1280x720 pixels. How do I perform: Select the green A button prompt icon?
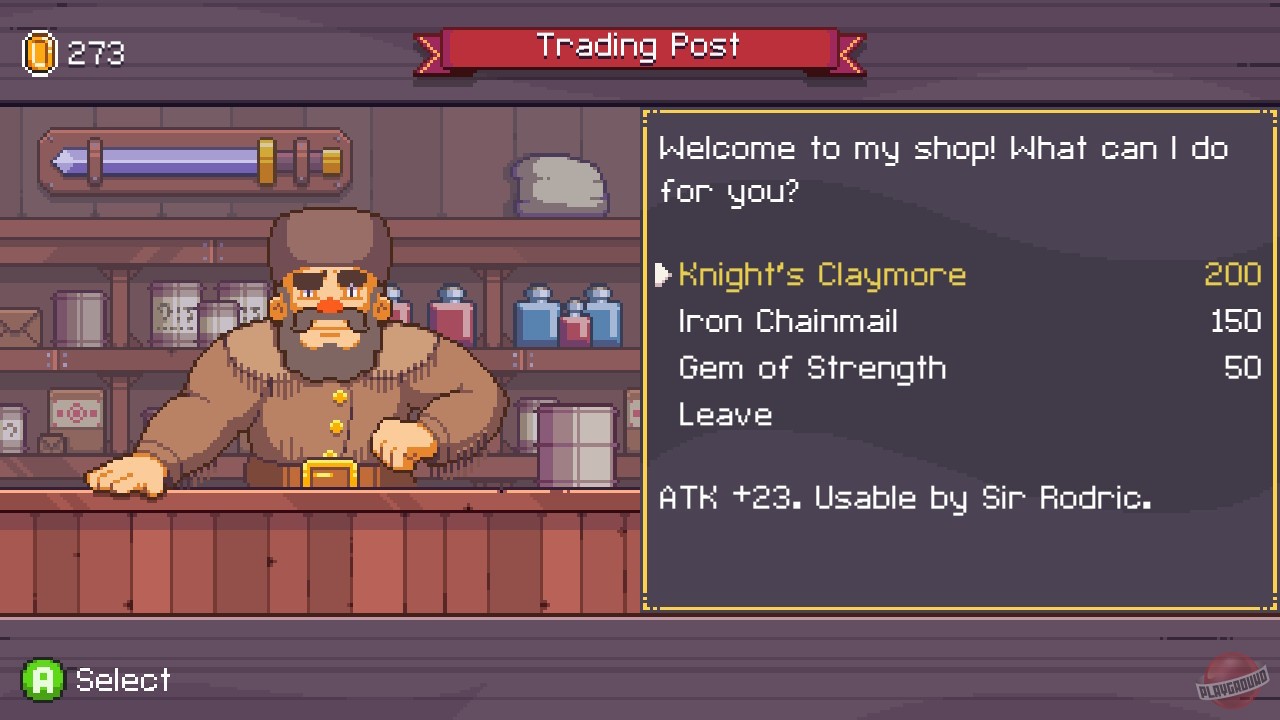pyautogui.click(x=42, y=680)
